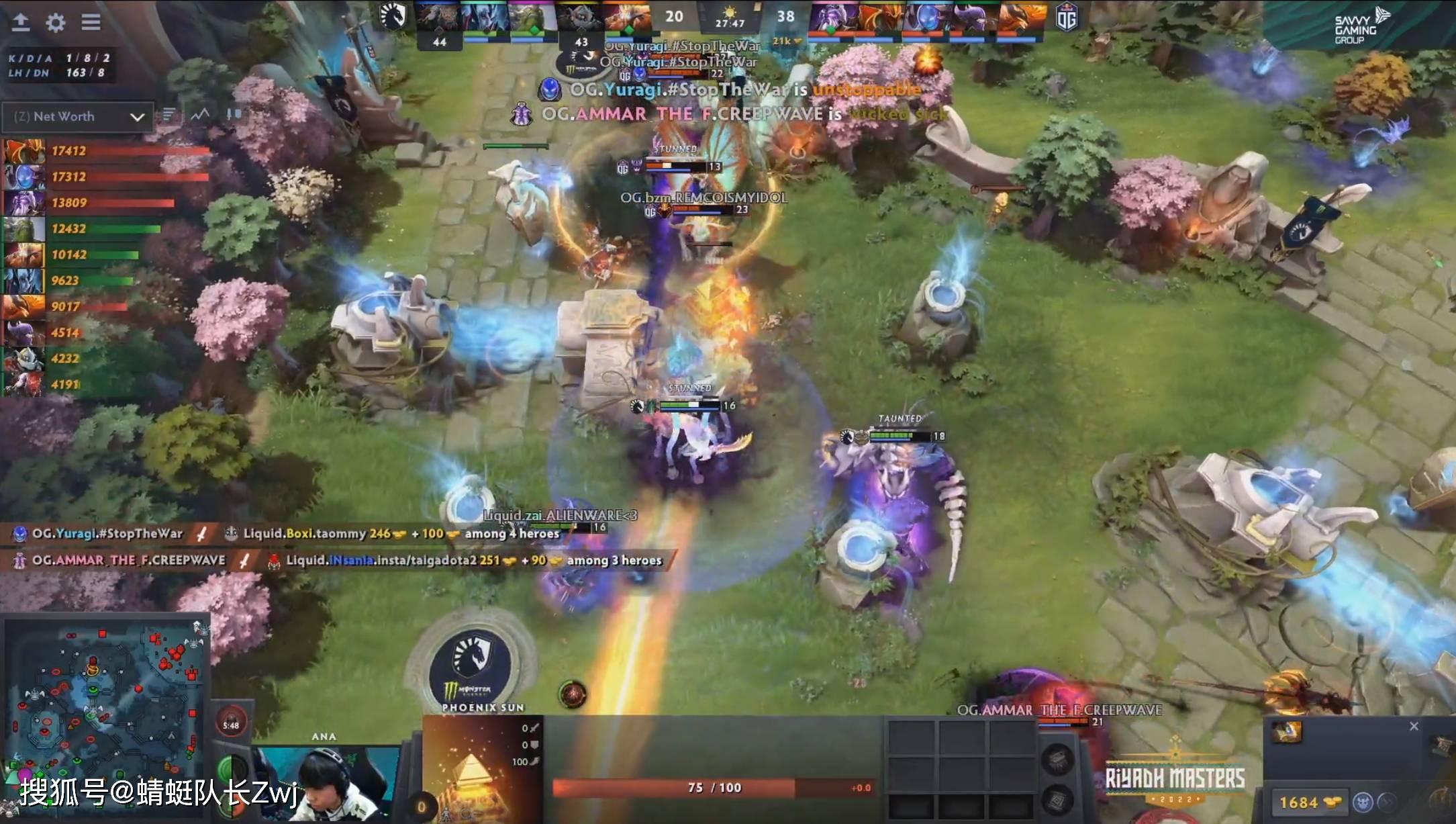Open the spectator settings gear icon
Screen dimensions: 1456x824
pyautogui.click(x=56, y=22)
